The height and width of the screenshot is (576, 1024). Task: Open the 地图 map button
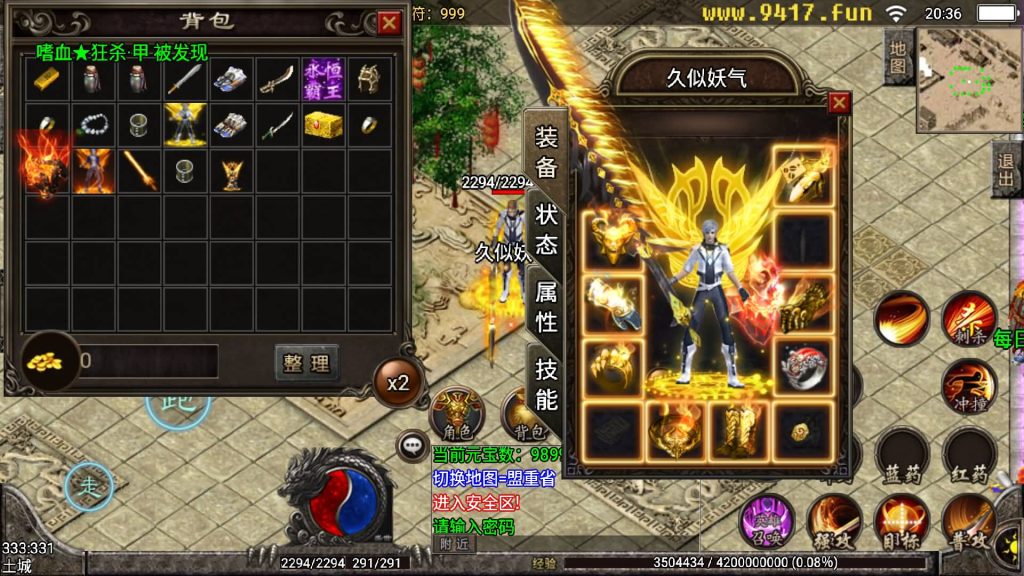pyautogui.click(x=898, y=58)
